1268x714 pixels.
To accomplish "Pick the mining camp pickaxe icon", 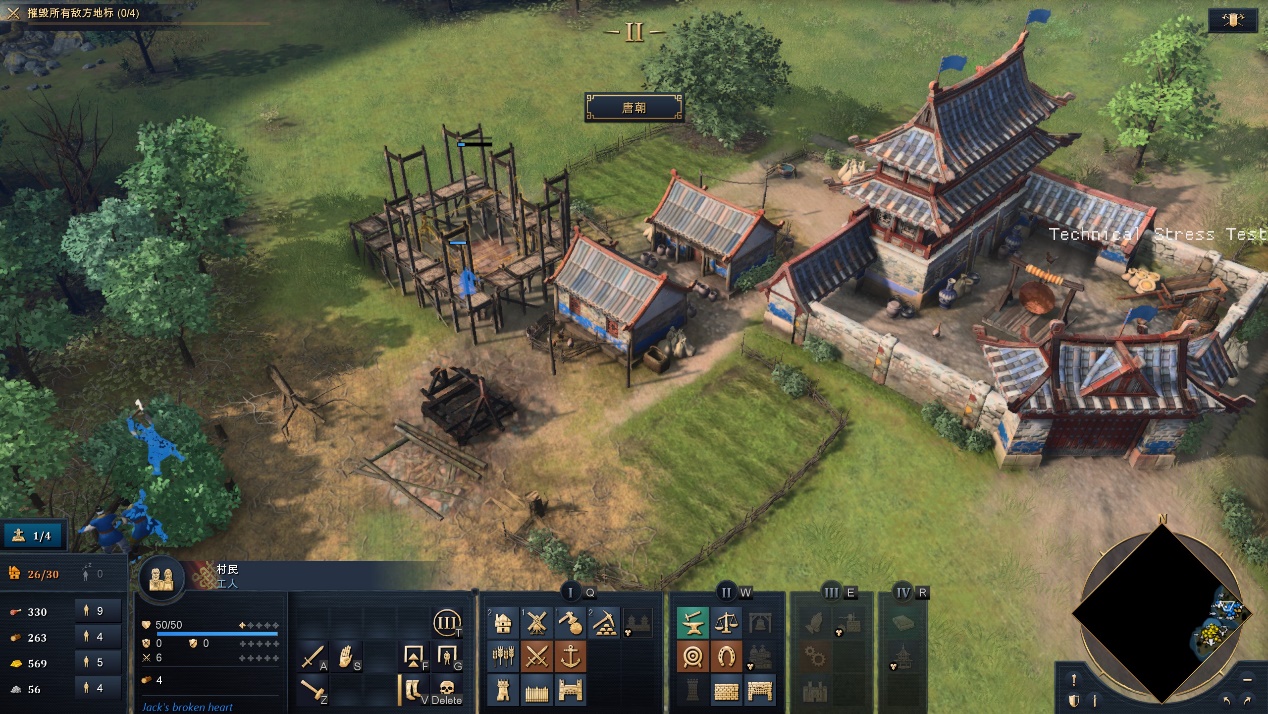I will point(603,624).
